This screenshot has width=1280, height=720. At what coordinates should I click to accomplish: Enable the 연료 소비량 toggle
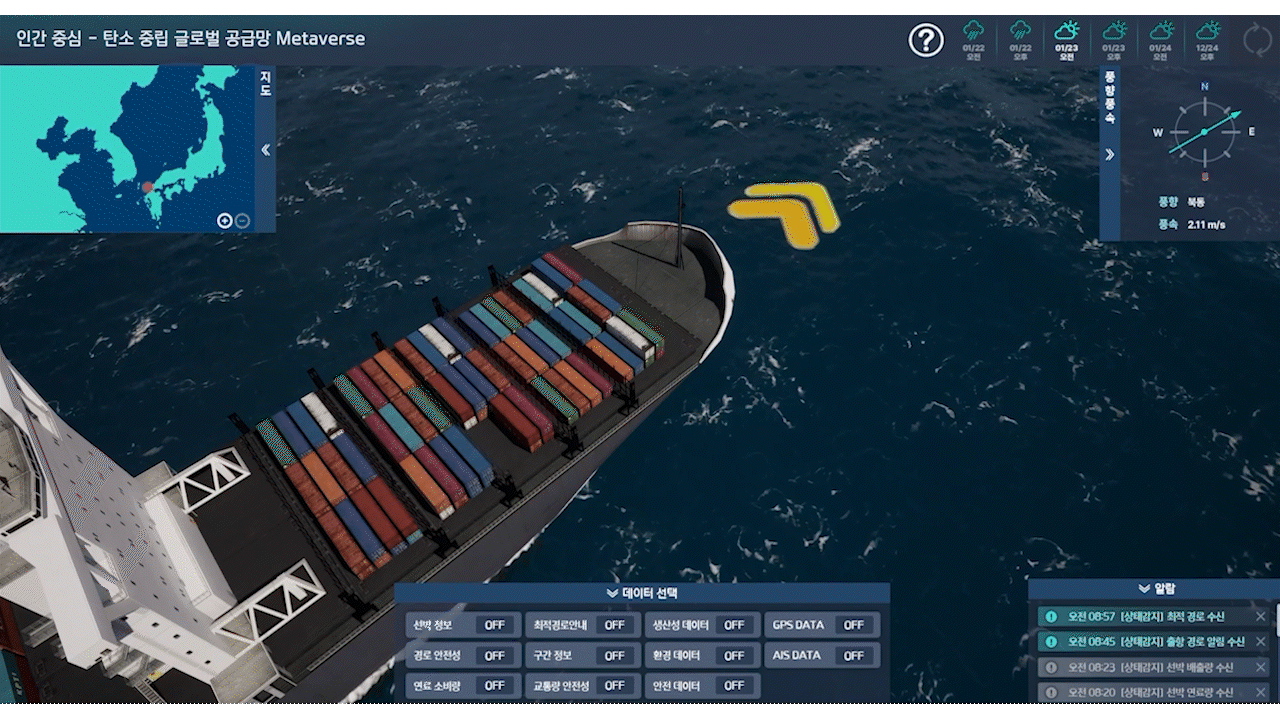(x=494, y=686)
